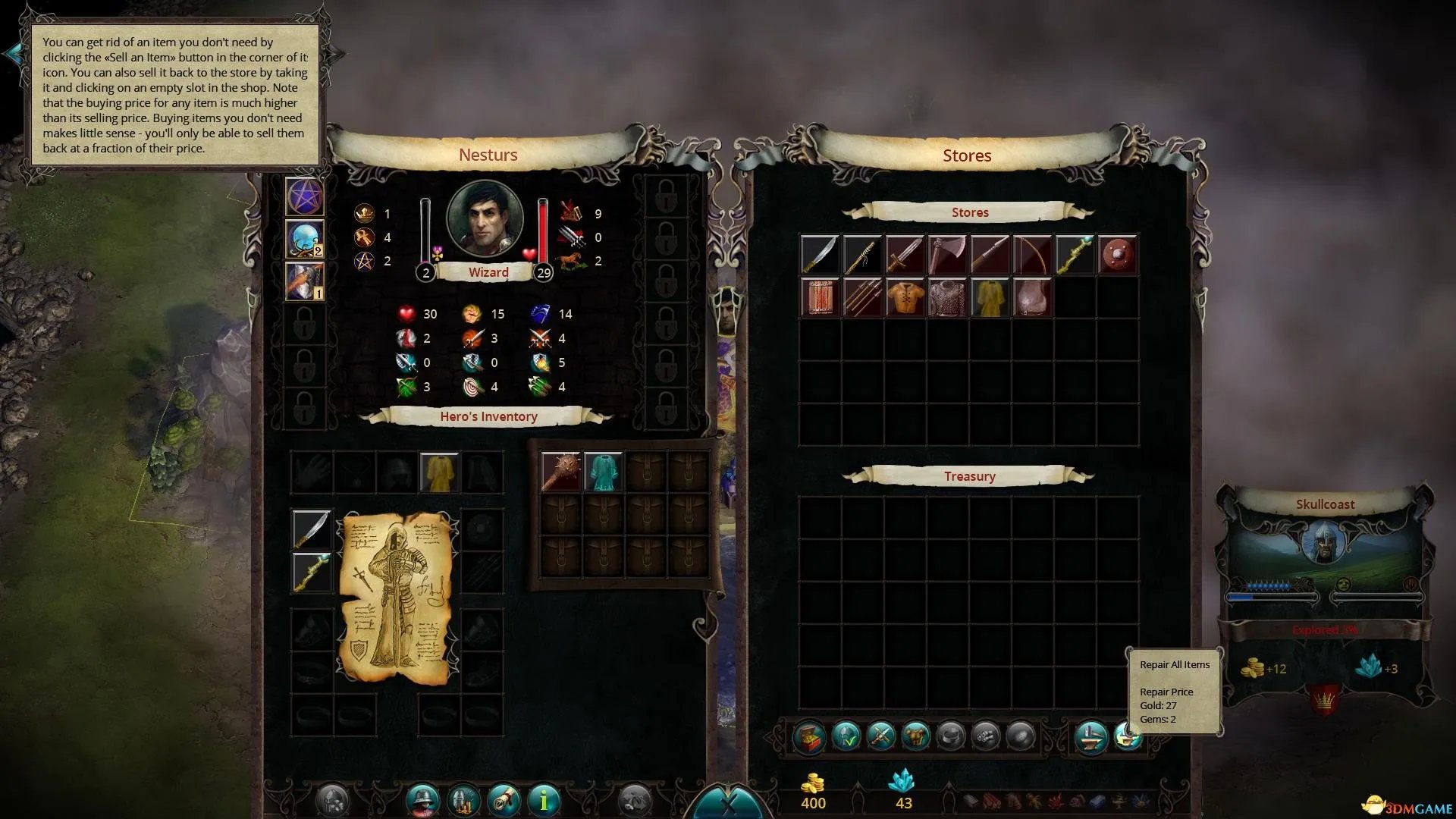Select the equipped curved dagger slot
Image resolution: width=1456 pixels, height=819 pixels.
point(312,529)
